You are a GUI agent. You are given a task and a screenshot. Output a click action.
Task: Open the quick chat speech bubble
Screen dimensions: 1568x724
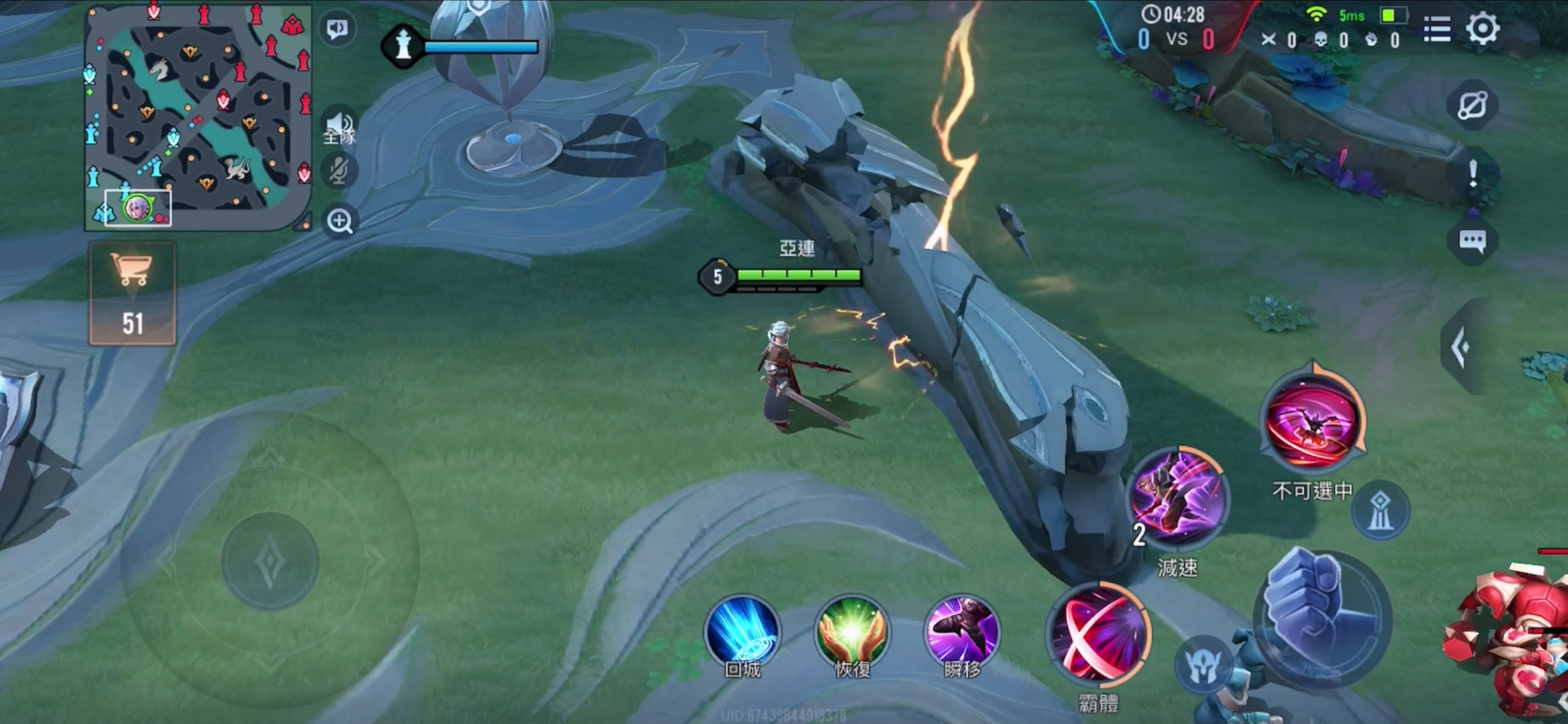coord(1472,241)
